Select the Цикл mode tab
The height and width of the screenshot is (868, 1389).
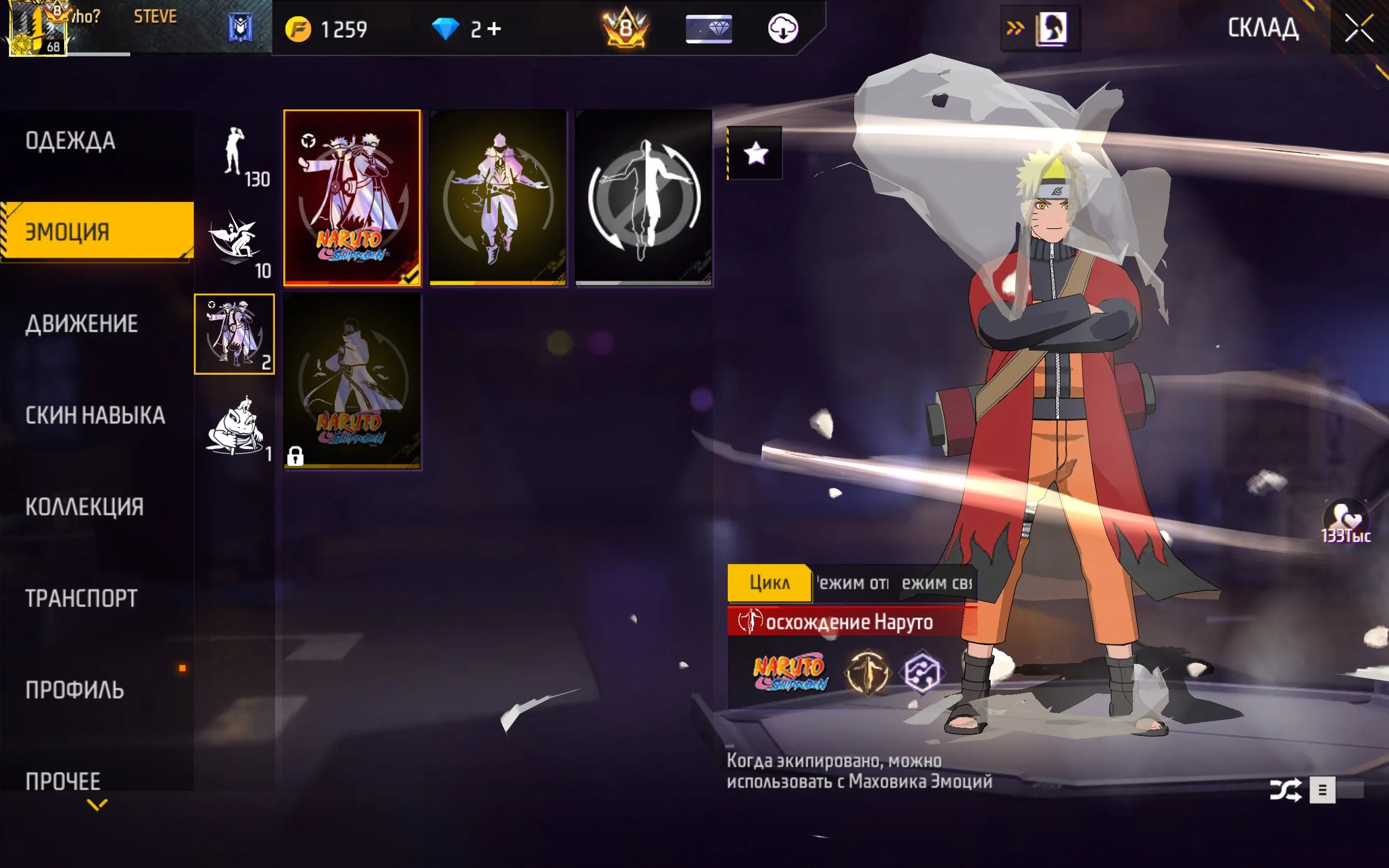(x=769, y=583)
